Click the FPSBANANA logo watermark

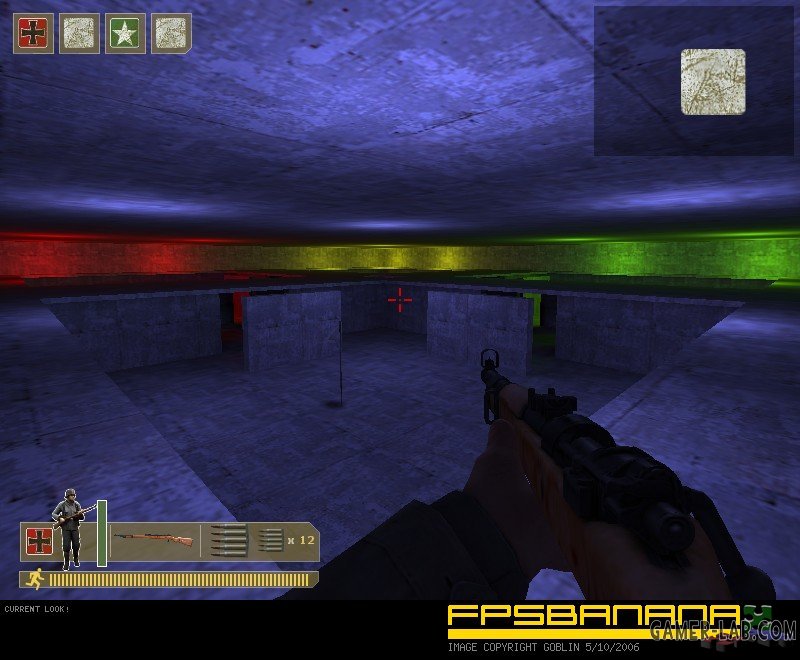(590, 619)
